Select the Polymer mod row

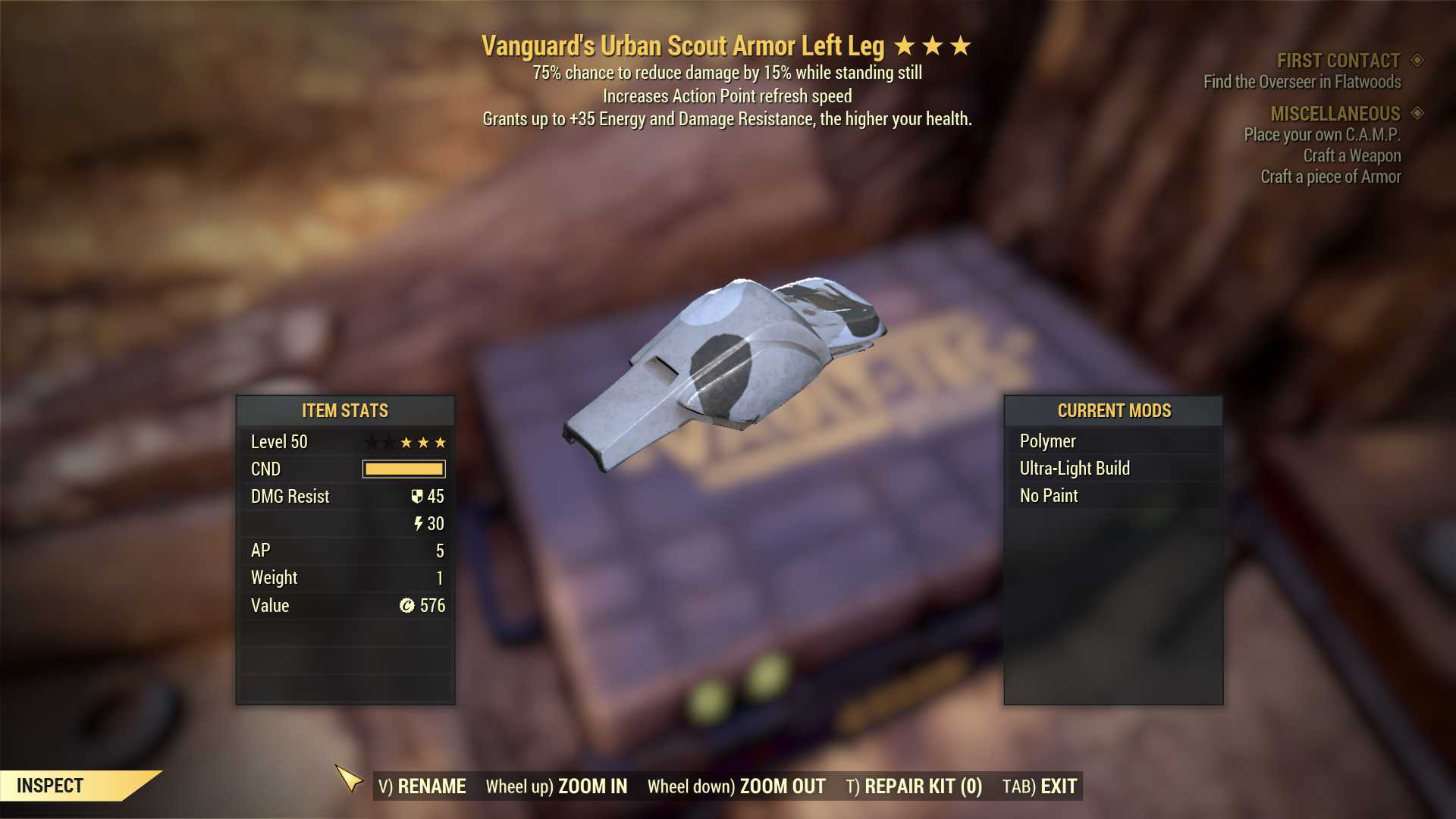click(1112, 441)
